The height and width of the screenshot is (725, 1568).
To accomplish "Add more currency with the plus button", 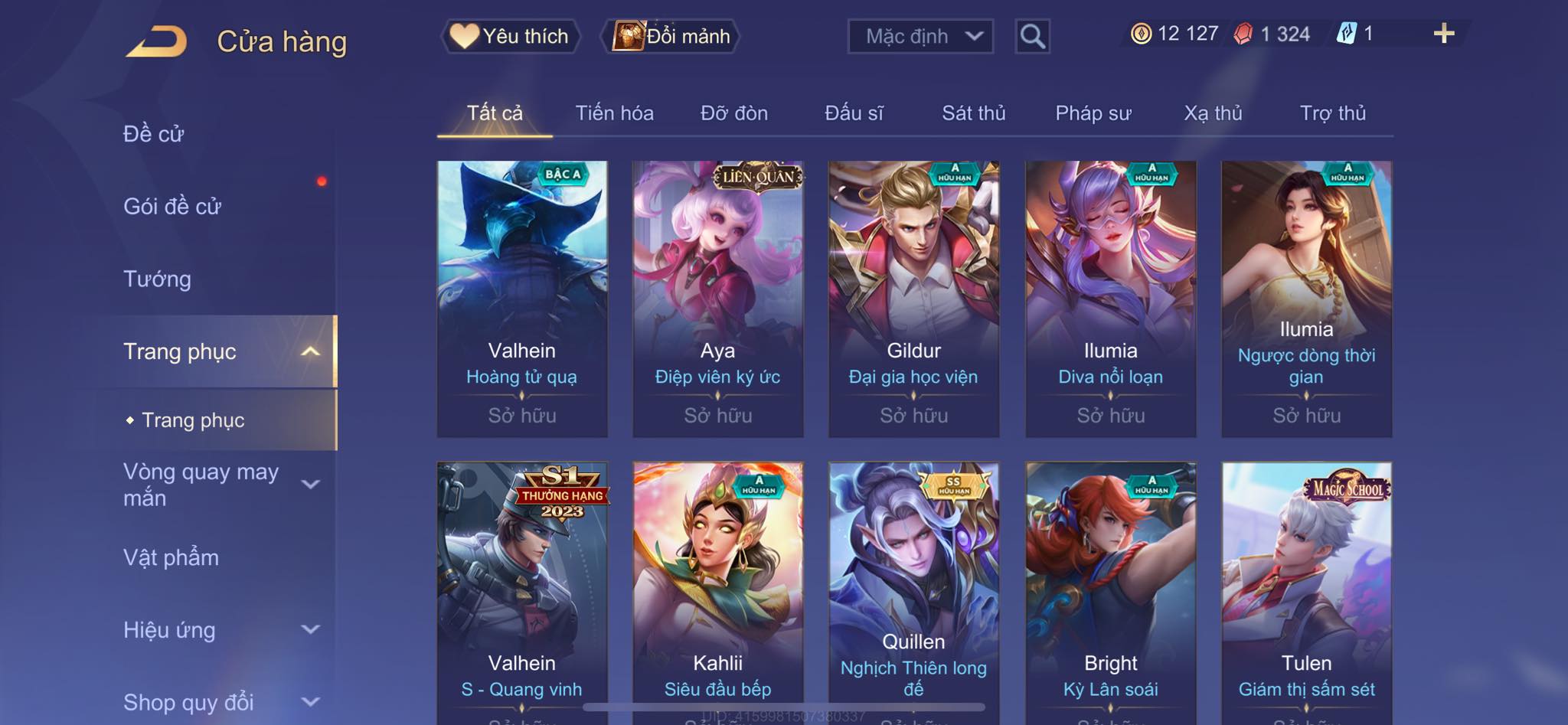I will click(1443, 34).
